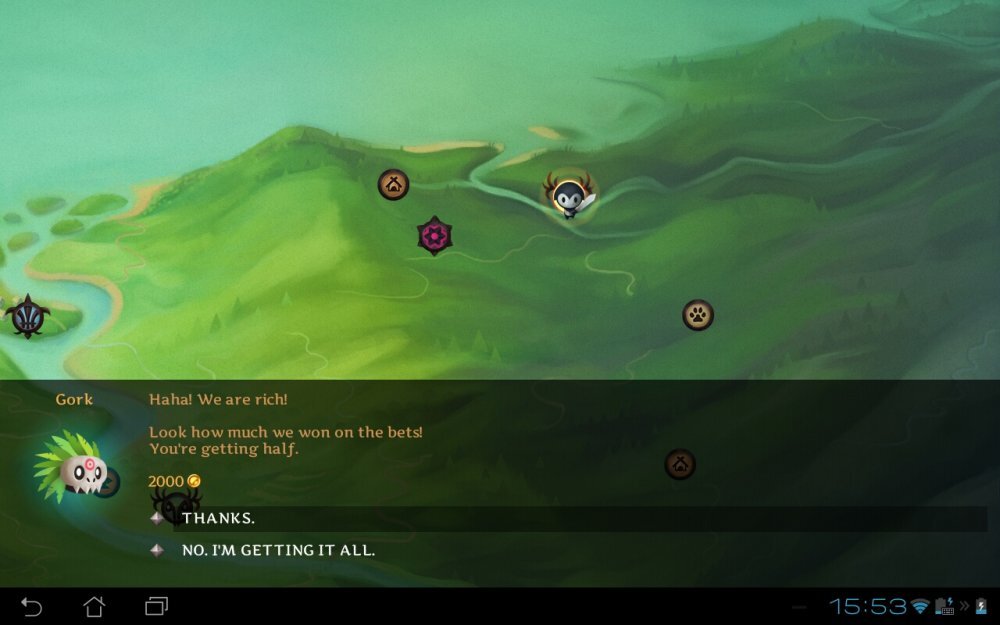Select the dark winged emblem map node
This screenshot has width=1000, height=625.
click(27, 316)
